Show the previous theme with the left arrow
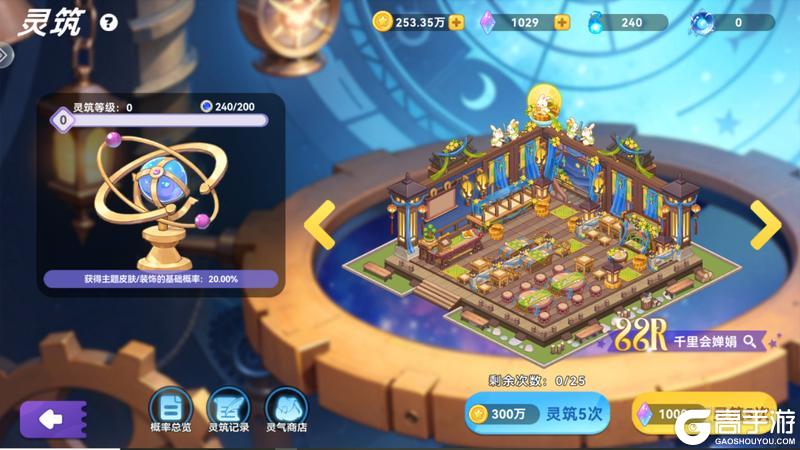800x450 pixels. point(320,225)
